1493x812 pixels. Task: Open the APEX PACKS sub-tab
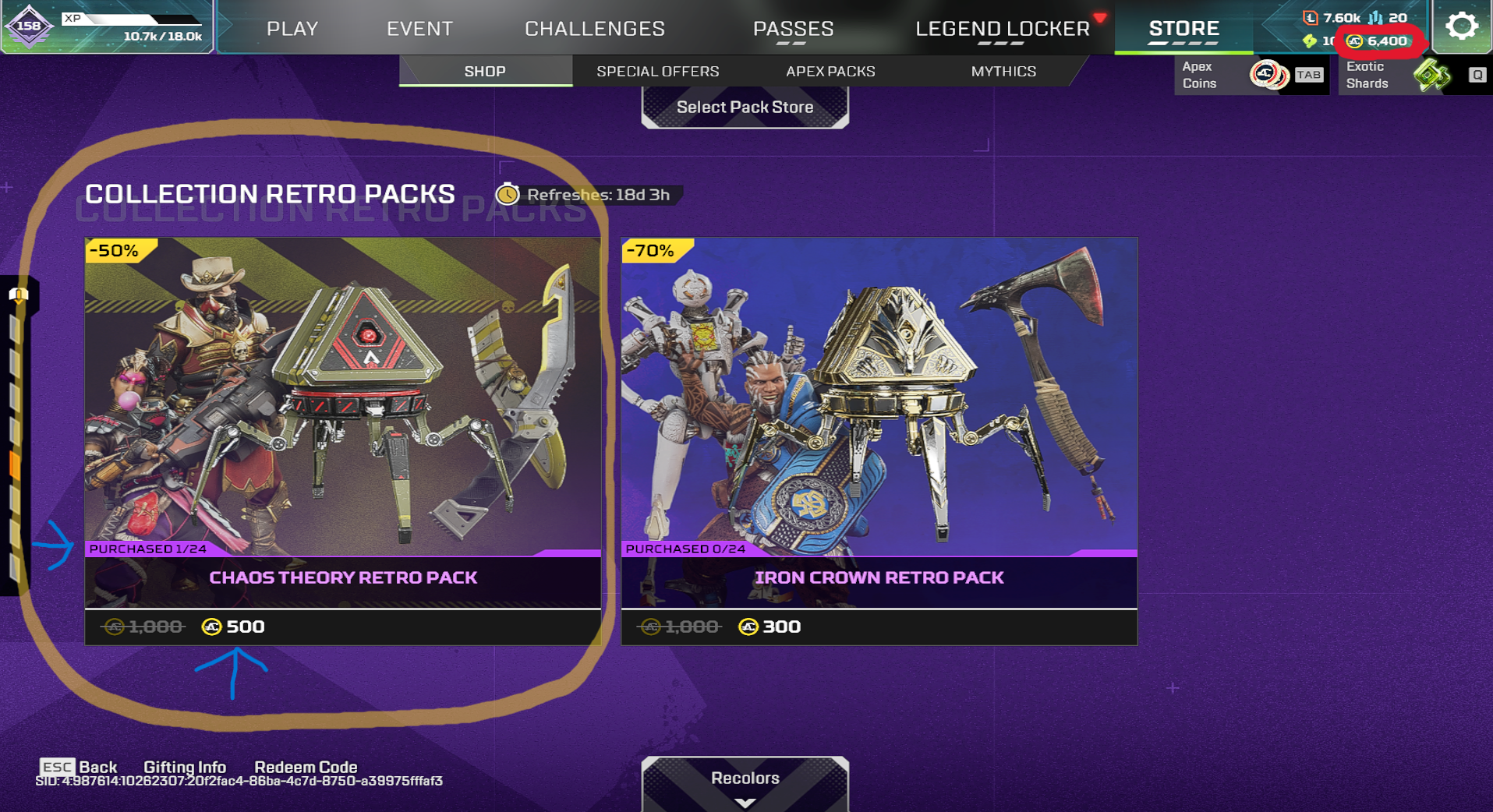(830, 71)
